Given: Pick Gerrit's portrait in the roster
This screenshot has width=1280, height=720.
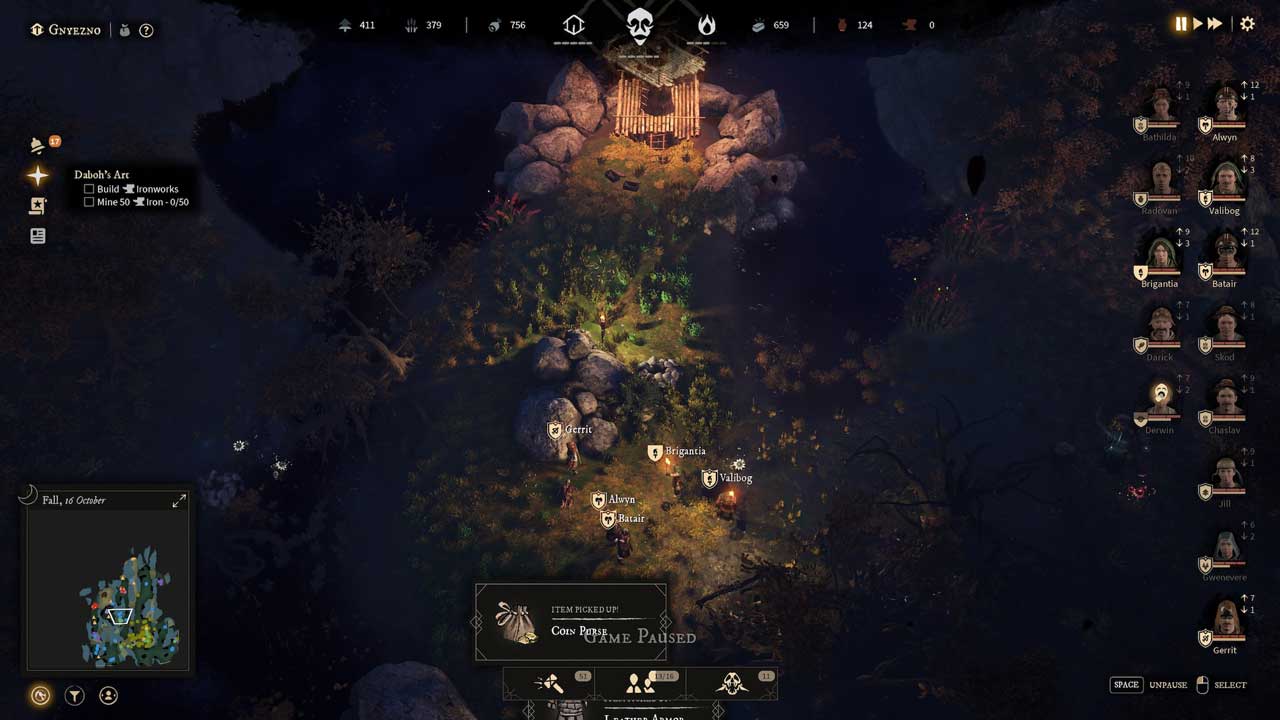Looking at the screenshot, I should (x=1226, y=620).
